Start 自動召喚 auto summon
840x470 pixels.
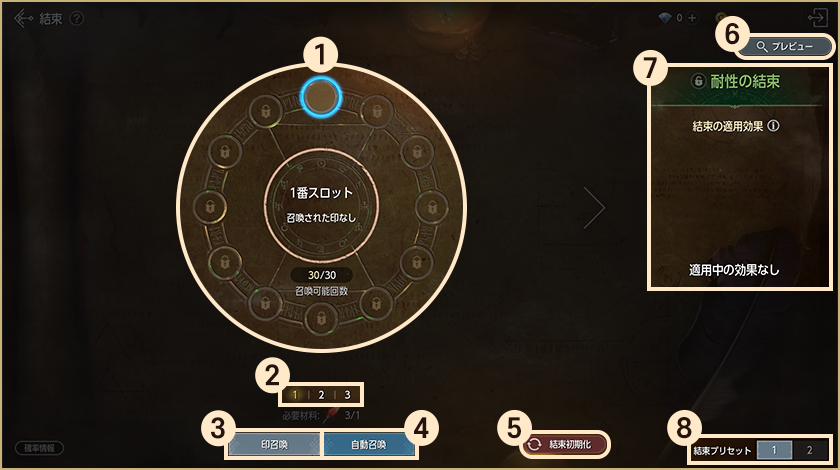click(368, 443)
